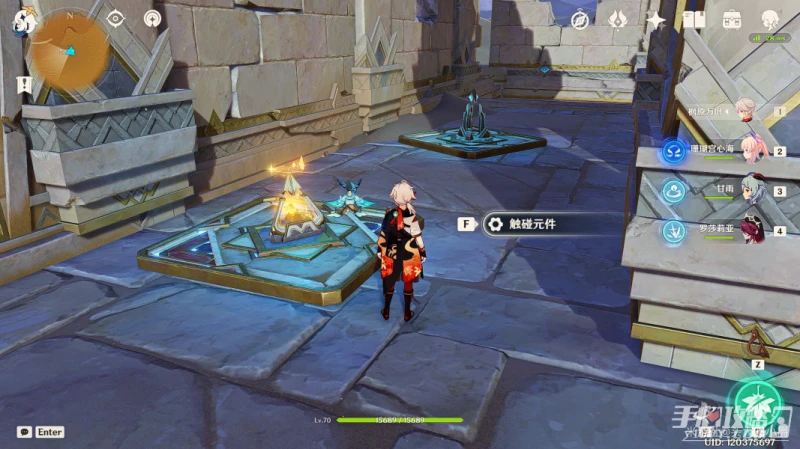Open the backpack inventory

pos(732,19)
